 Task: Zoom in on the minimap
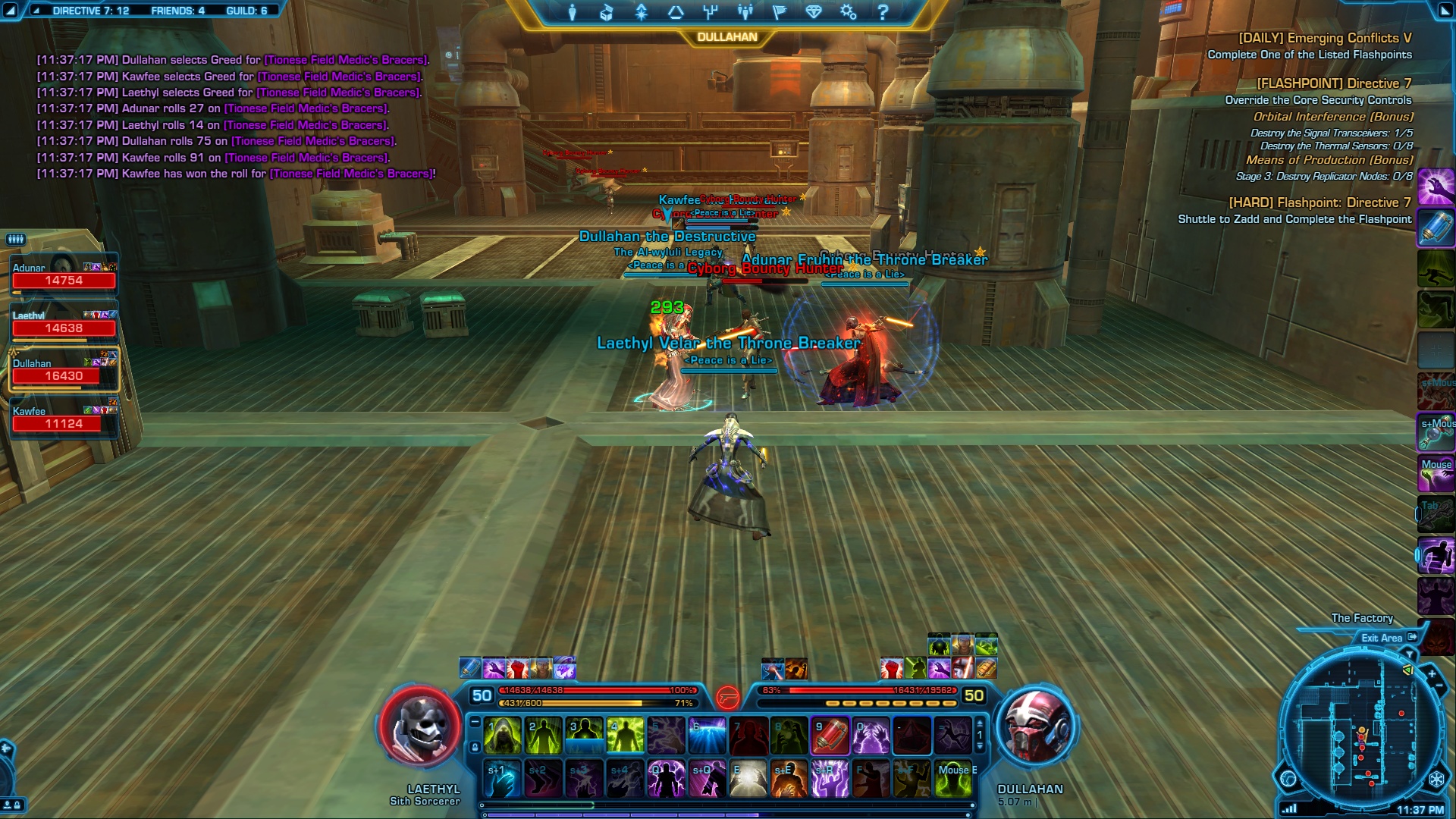1432,673
